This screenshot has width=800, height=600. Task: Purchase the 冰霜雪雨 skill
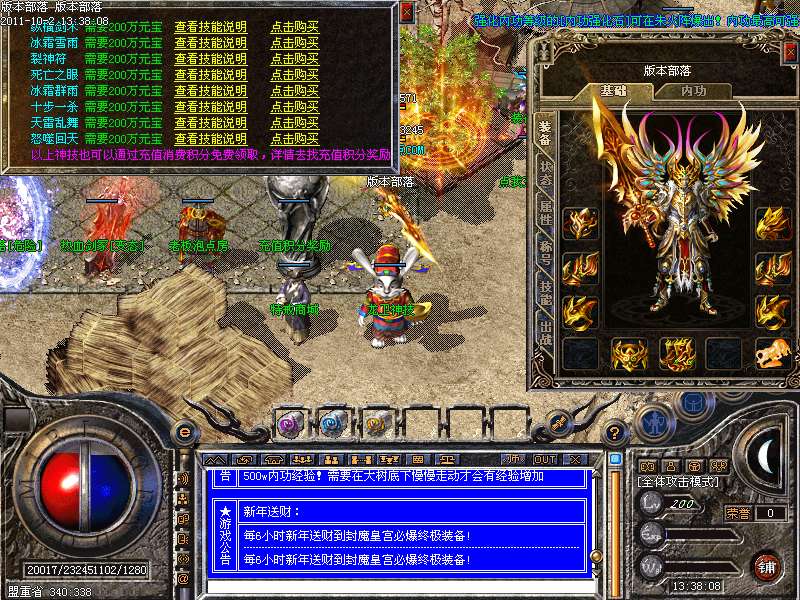coord(294,43)
